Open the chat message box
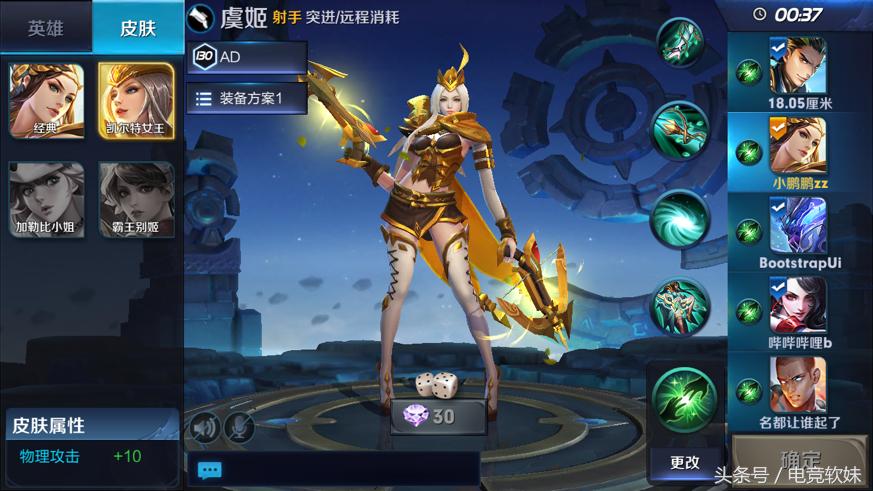 (x=330, y=469)
